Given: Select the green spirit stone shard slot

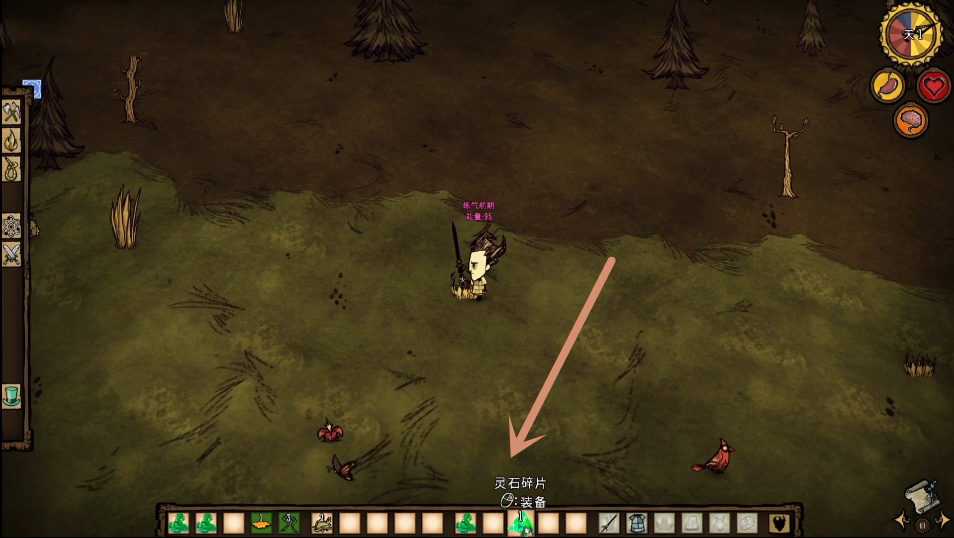Looking at the screenshot, I should 520,523.
